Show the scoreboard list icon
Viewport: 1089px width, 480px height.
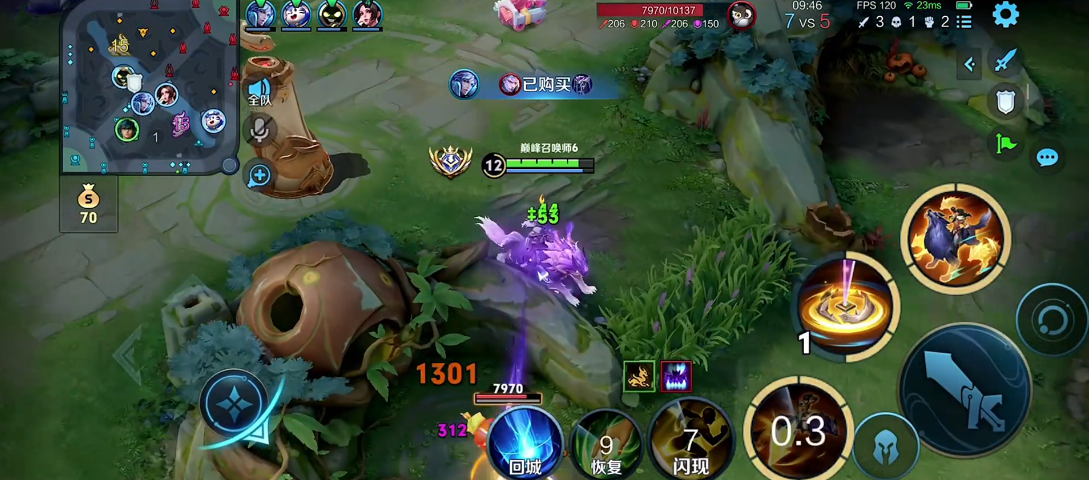click(x=964, y=21)
